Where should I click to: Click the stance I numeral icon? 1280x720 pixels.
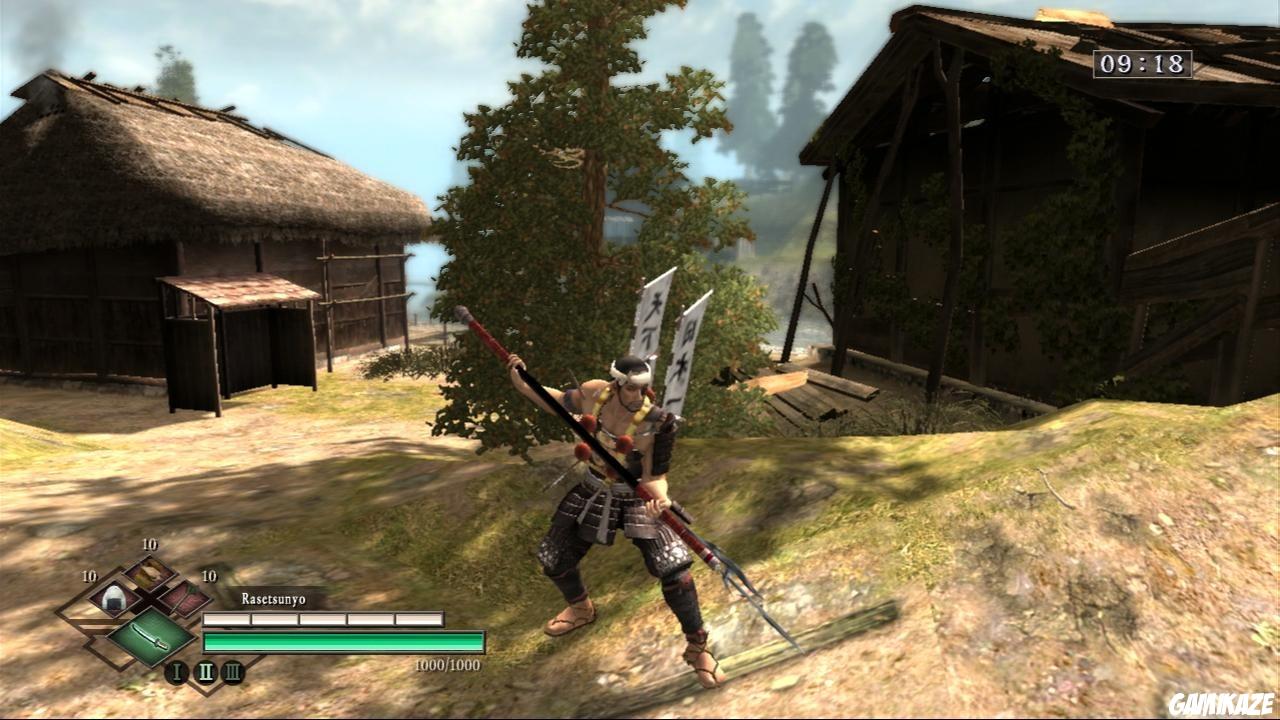click(x=179, y=671)
